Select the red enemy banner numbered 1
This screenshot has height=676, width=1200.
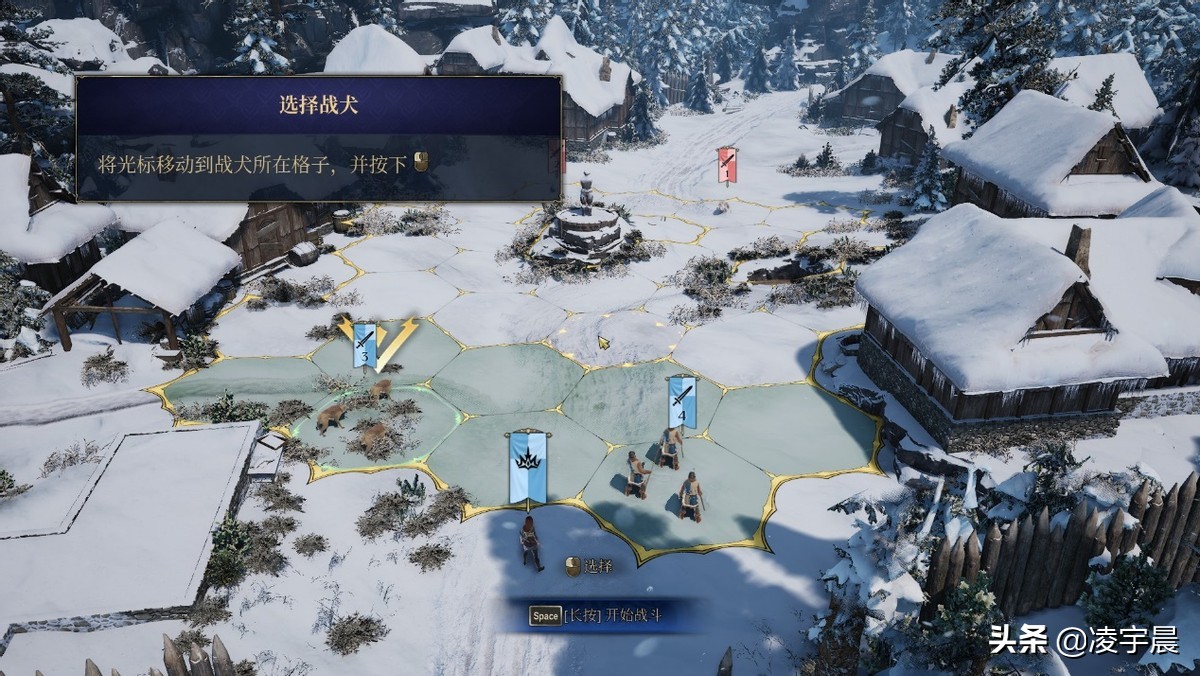[727, 165]
